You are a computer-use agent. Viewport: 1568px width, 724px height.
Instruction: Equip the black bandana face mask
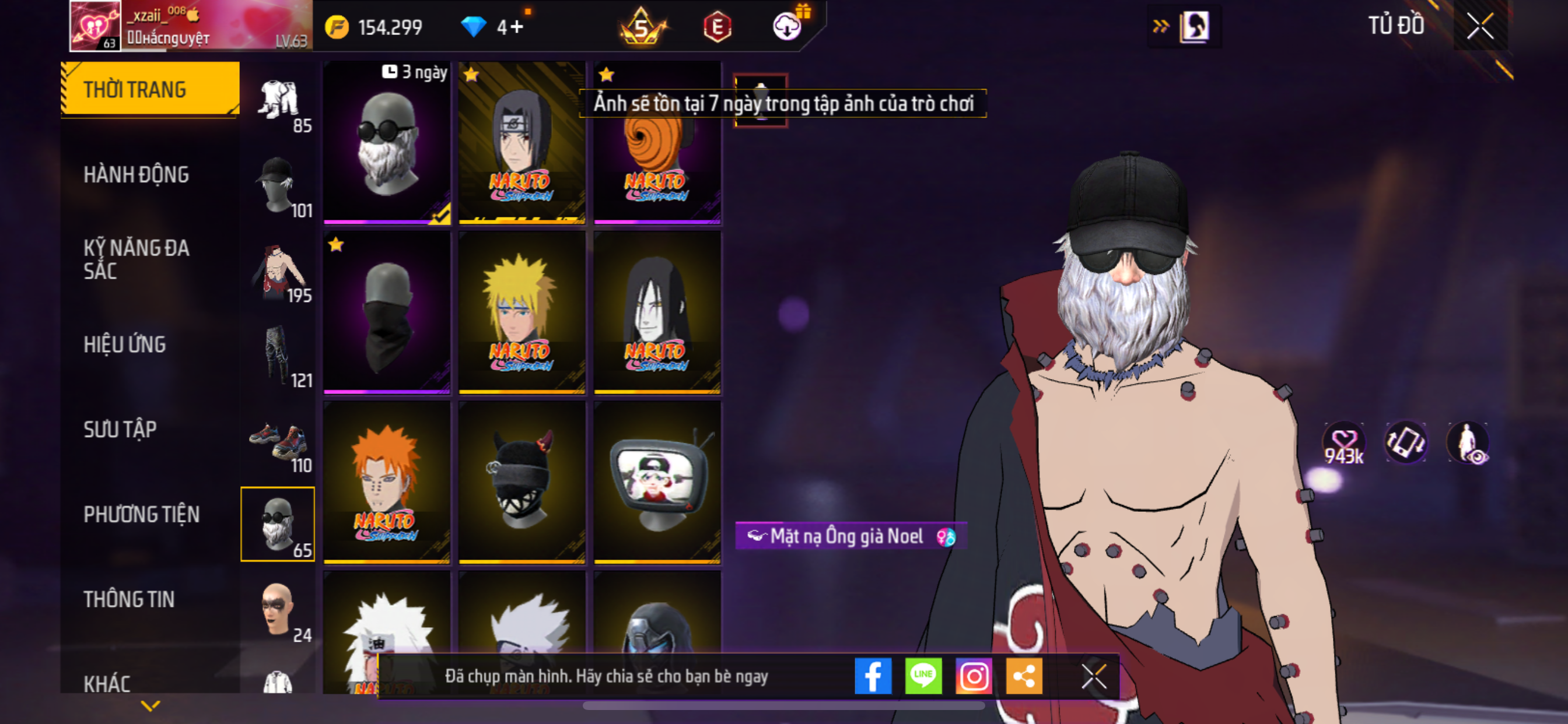pos(387,312)
